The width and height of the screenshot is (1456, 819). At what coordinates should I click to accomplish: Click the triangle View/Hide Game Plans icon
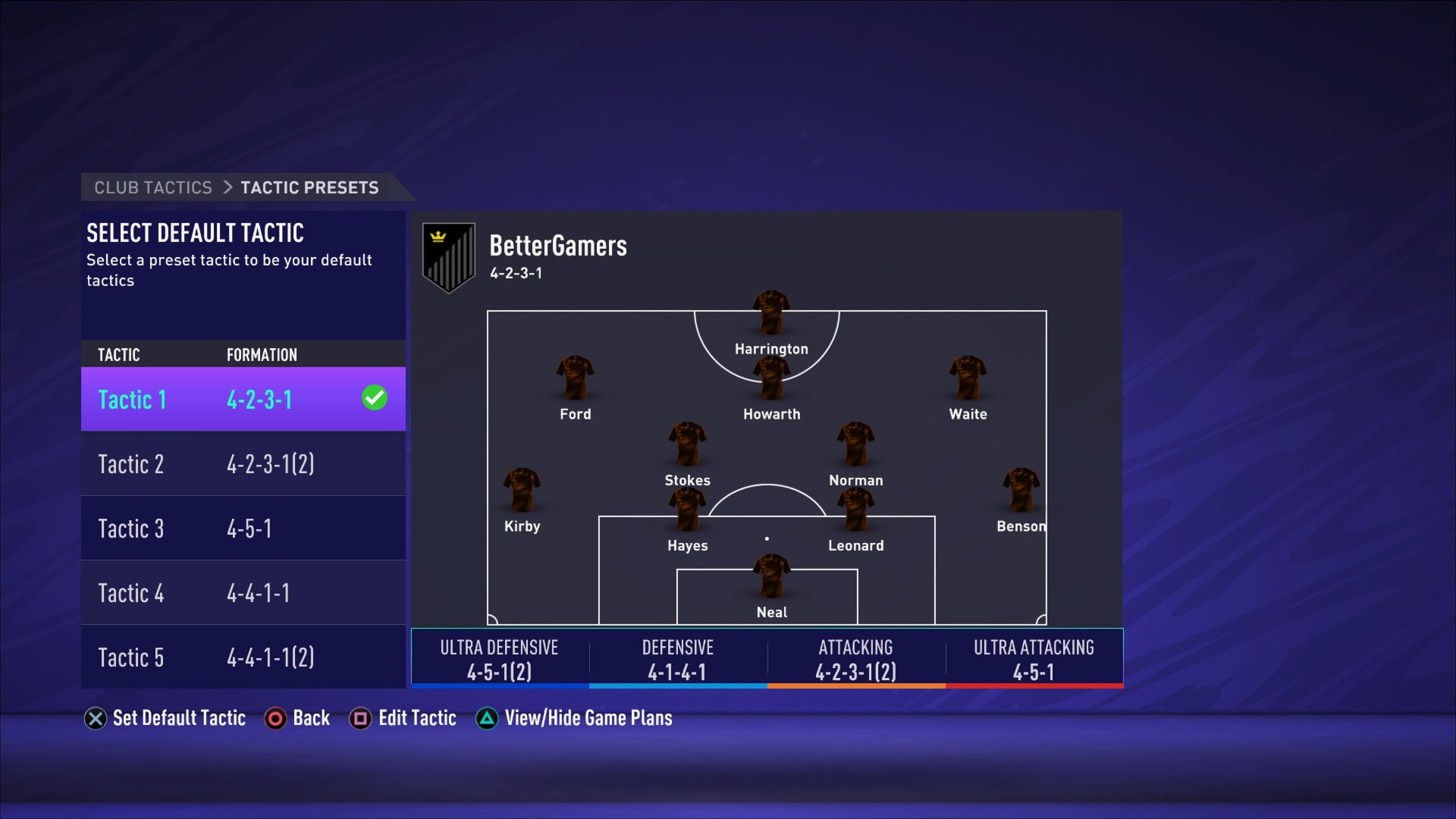pyautogui.click(x=486, y=718)
